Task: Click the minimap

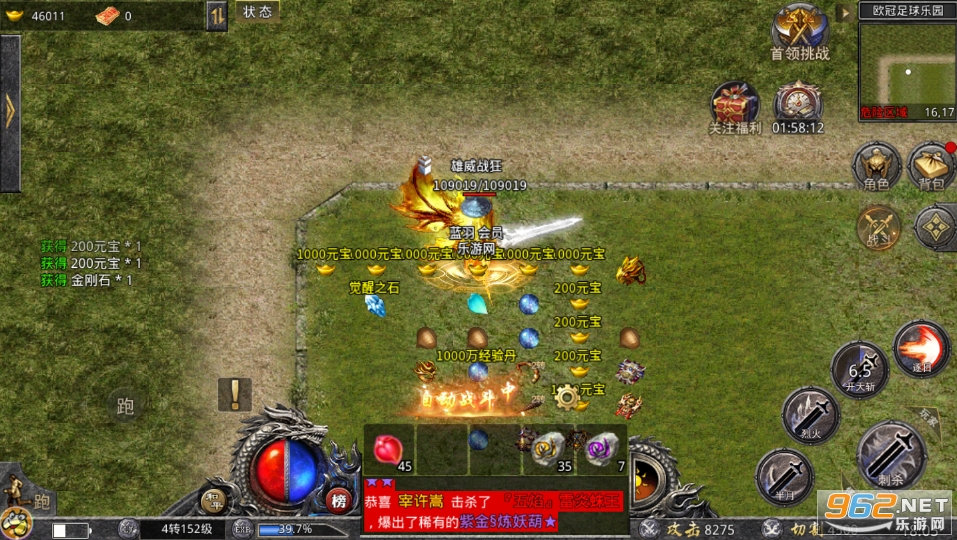Action: click(x=906, y=70)
